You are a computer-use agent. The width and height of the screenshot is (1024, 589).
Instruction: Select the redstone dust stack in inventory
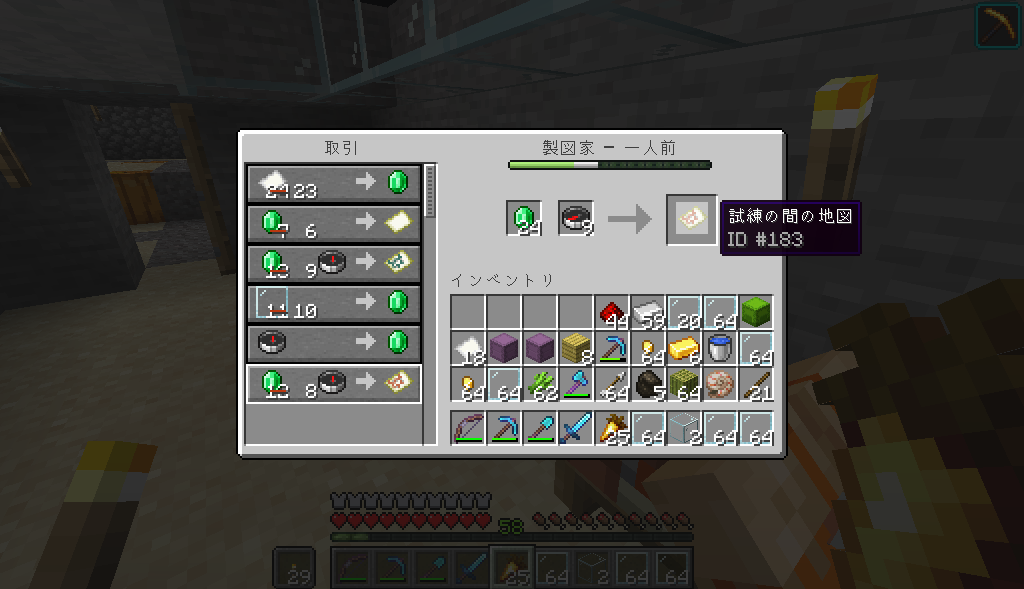(612, 313)
